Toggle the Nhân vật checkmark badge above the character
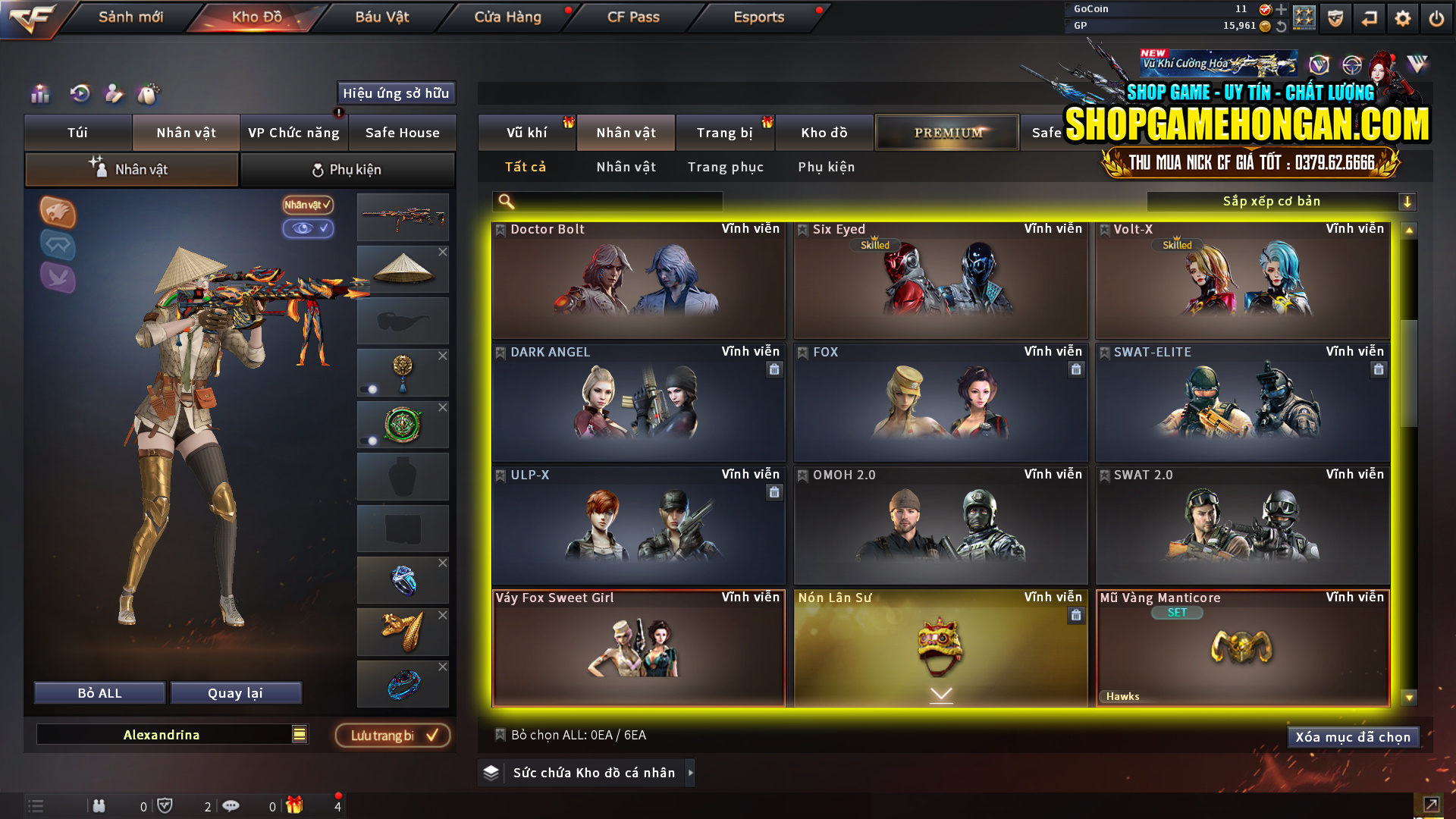 tap(306, 205)
